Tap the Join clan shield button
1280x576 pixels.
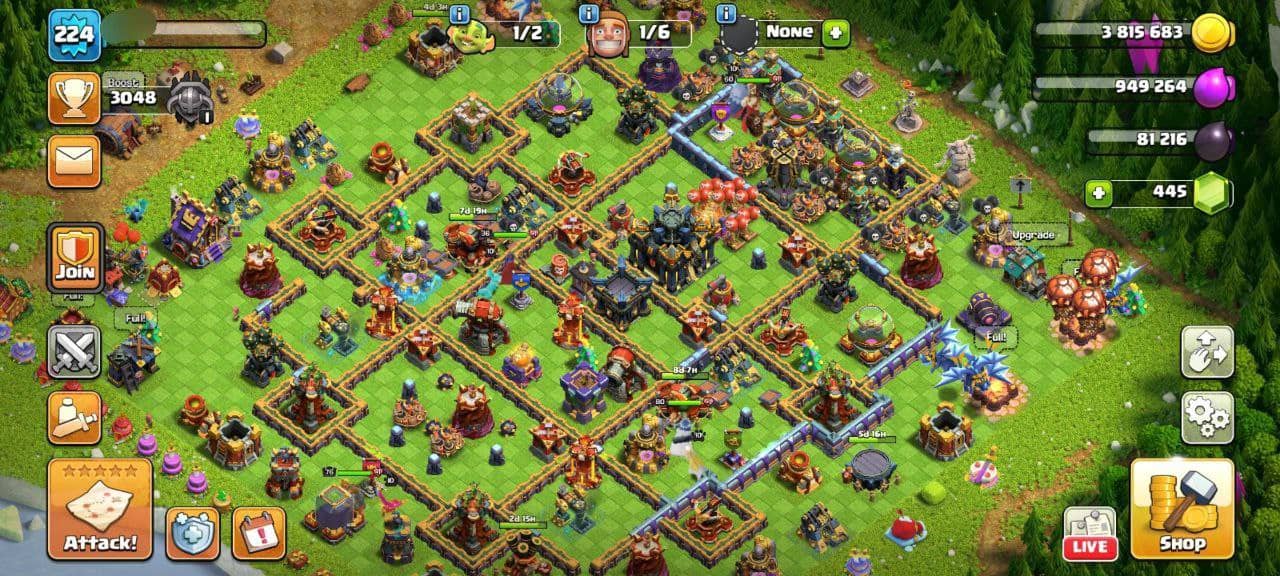[x=75, y=258]
